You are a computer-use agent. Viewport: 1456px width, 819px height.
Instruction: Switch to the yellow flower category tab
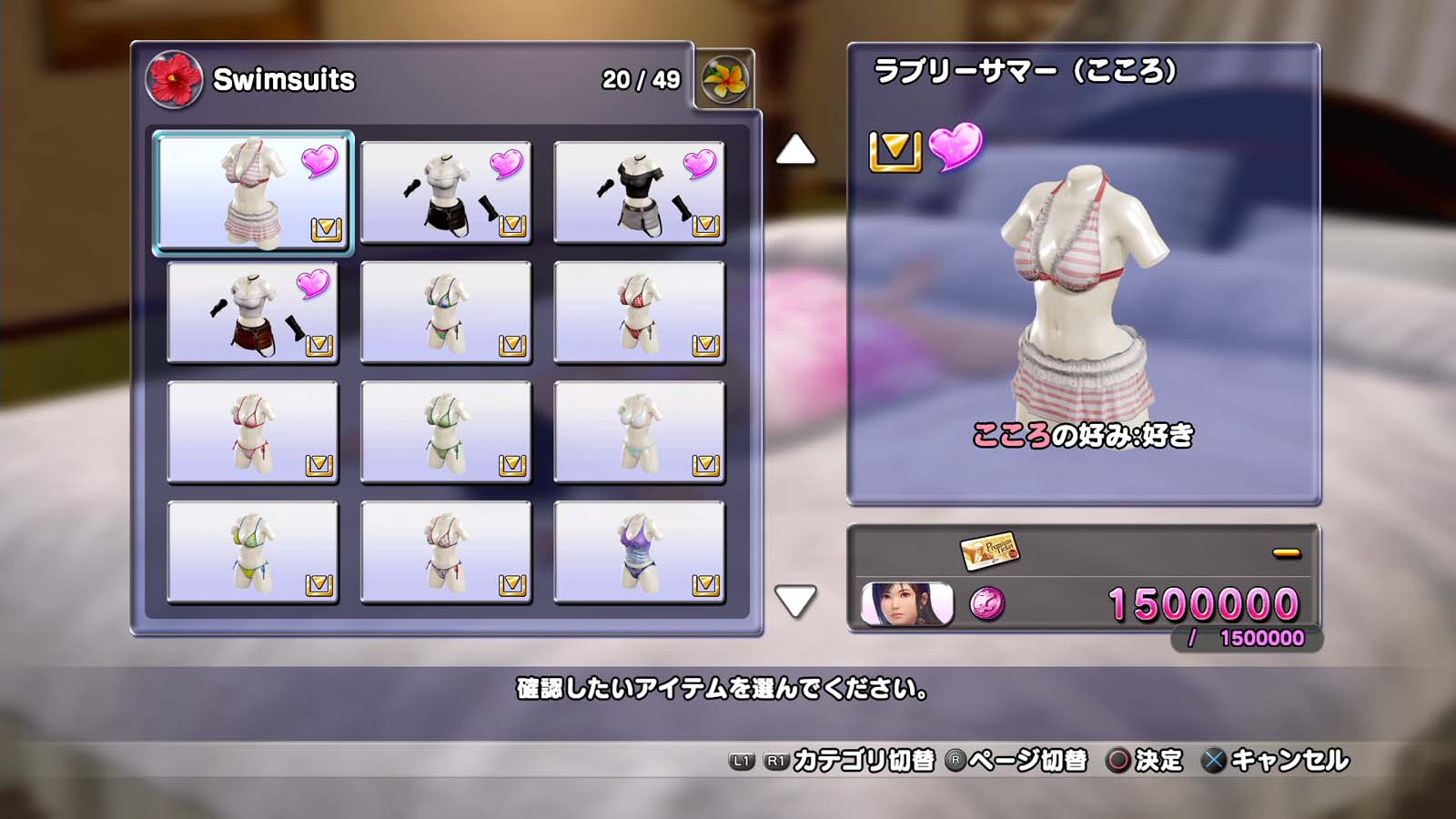[x=724, y=80]
